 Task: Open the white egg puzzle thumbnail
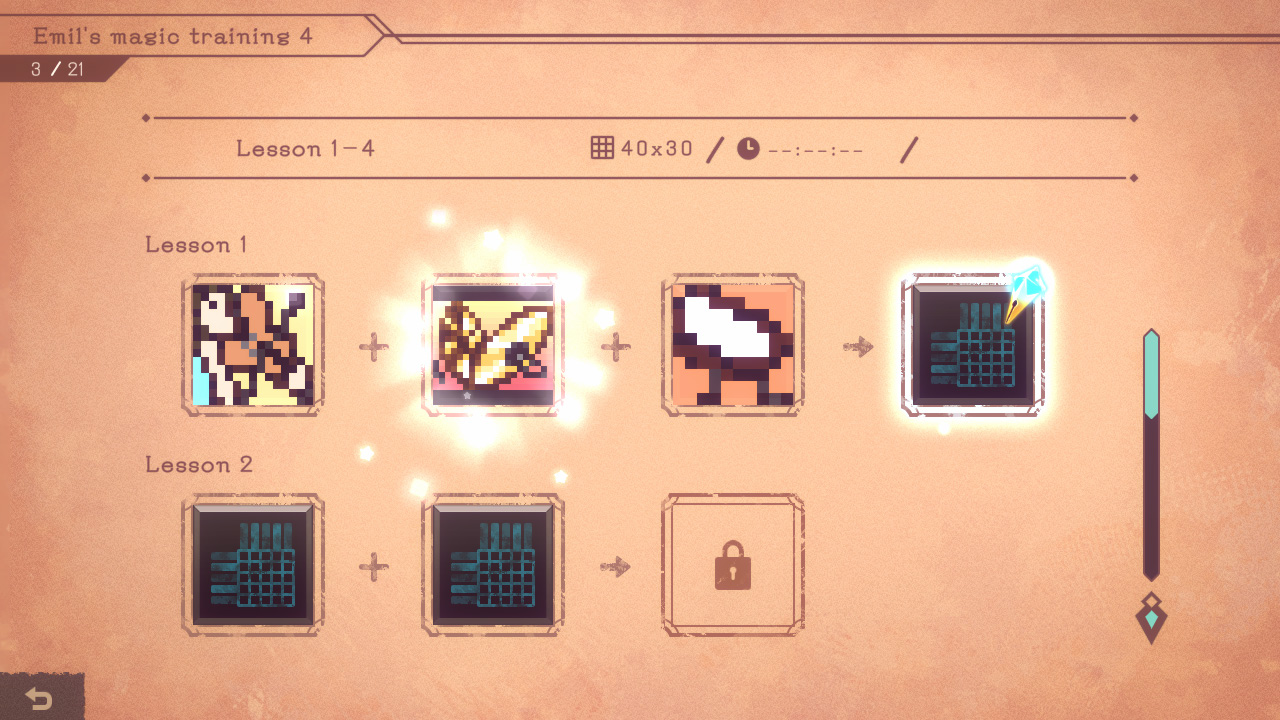pyautogui.click(x=733, y=344)
